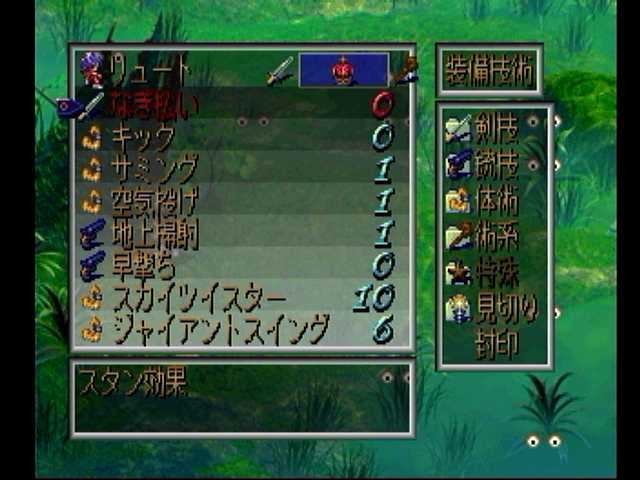This screenshot has width=640, height=480.
Task: Click the 装備技術 header box
Action: click(490, 70)
